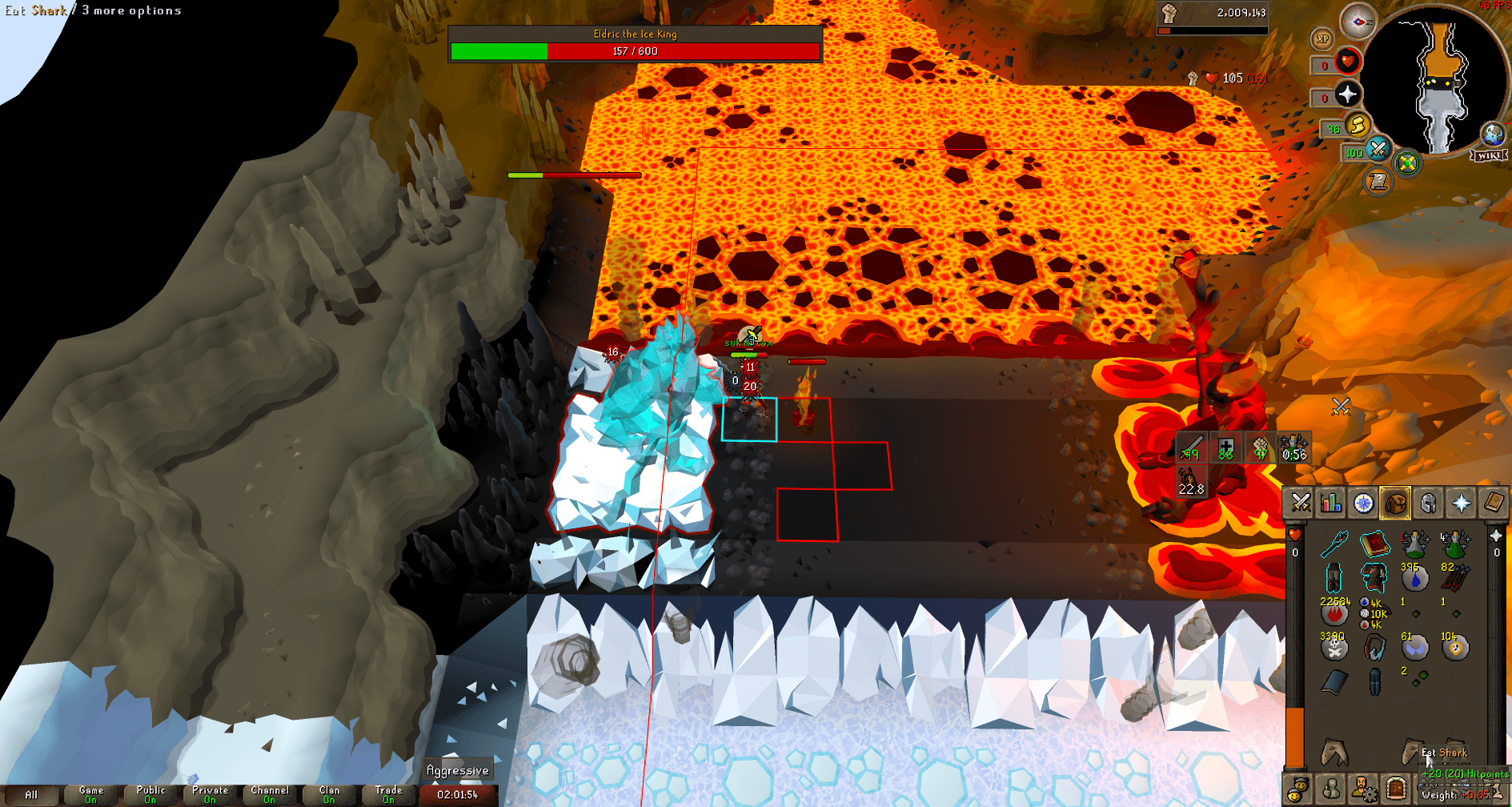Toggle the Trade chat filter
The height and width of the screenshot is (807, 1512).
click(x=388, y=793)
